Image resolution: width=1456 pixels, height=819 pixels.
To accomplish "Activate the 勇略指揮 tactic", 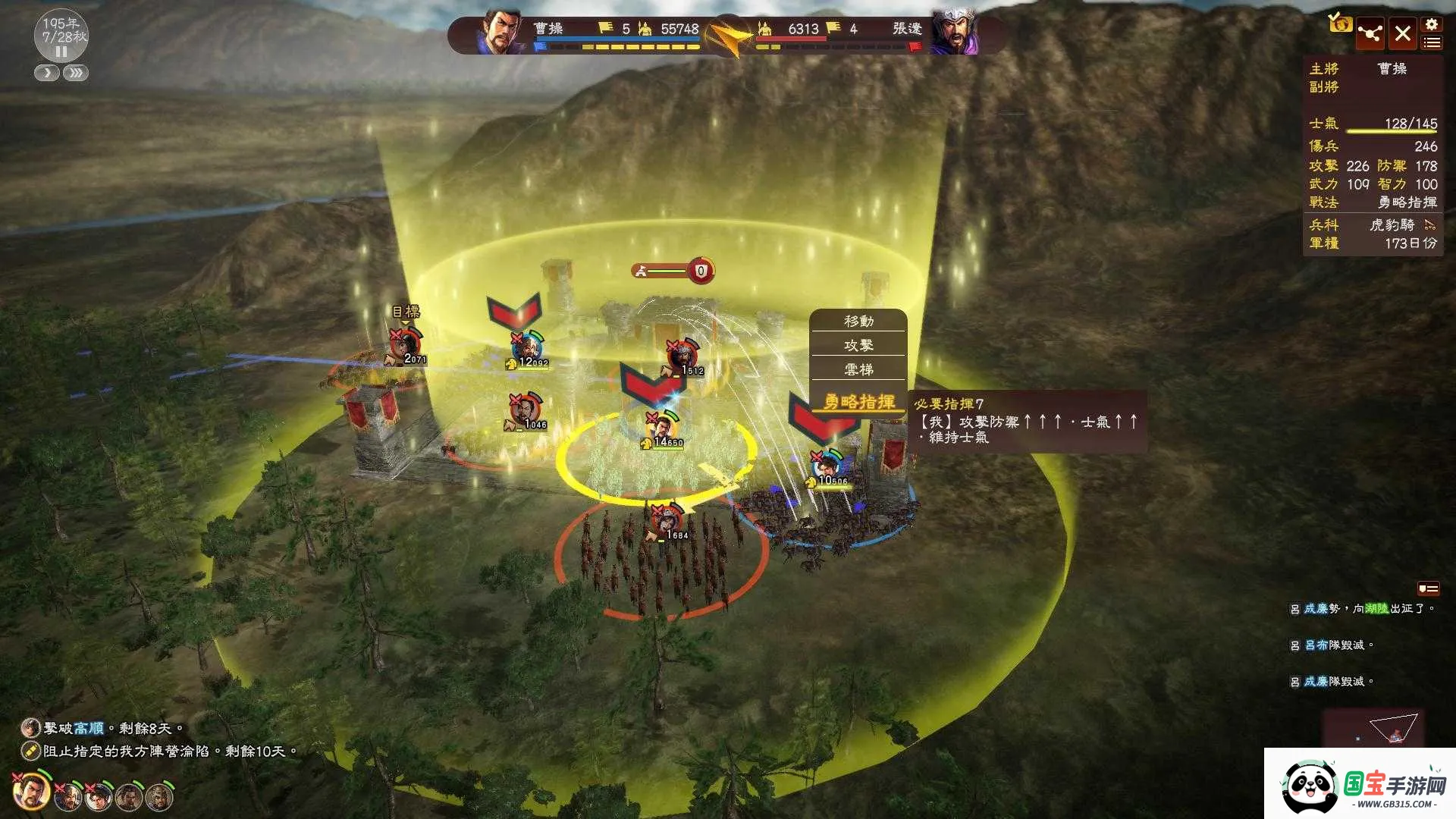I will point(858,401).
